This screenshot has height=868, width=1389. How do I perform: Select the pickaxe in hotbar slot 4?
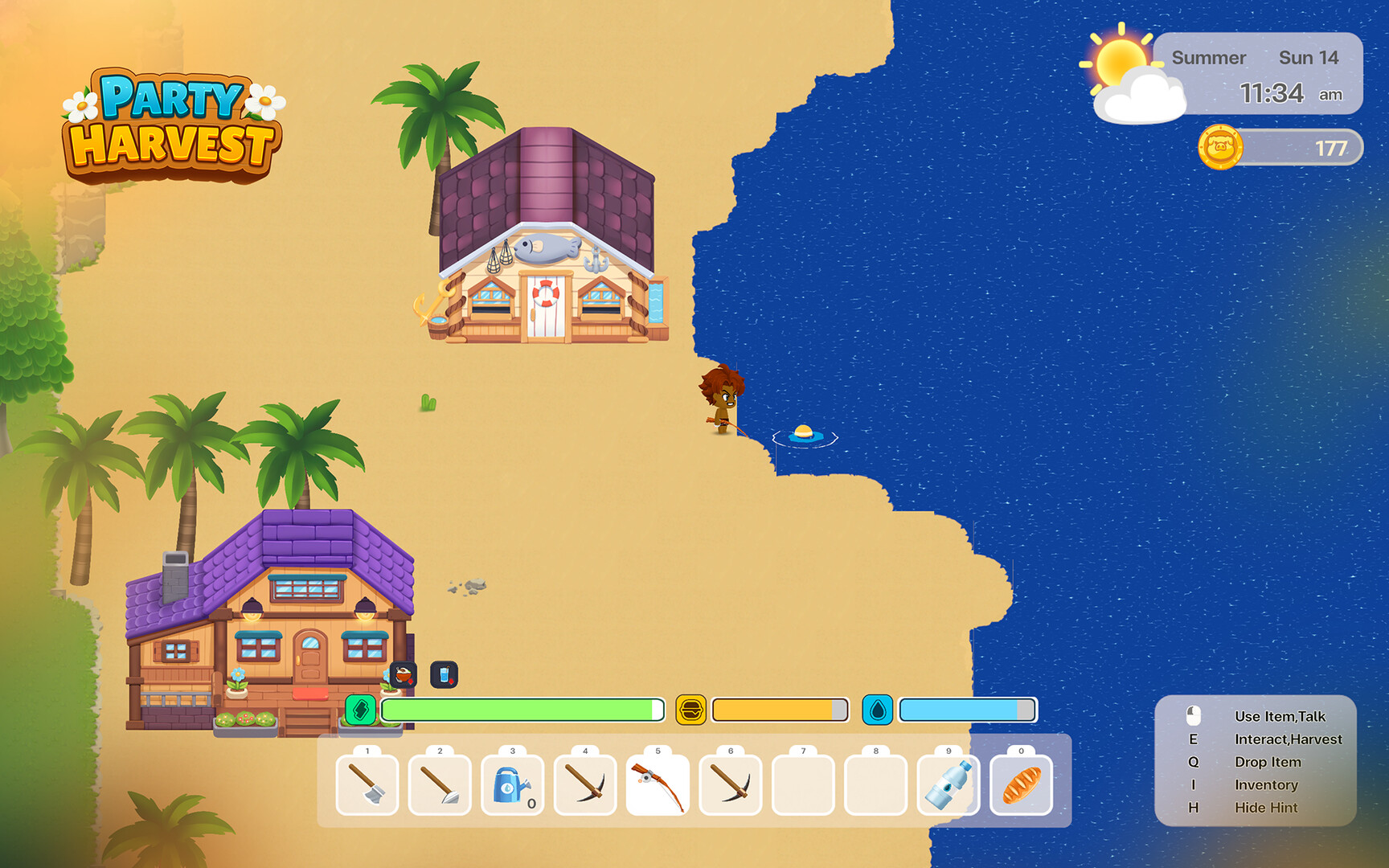(585, 785)
